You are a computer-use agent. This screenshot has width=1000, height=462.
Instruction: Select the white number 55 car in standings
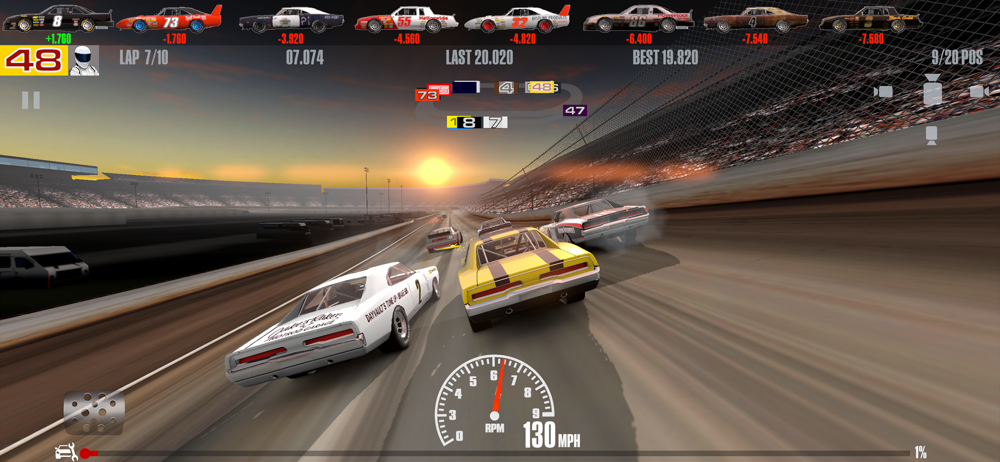(406, 19)
